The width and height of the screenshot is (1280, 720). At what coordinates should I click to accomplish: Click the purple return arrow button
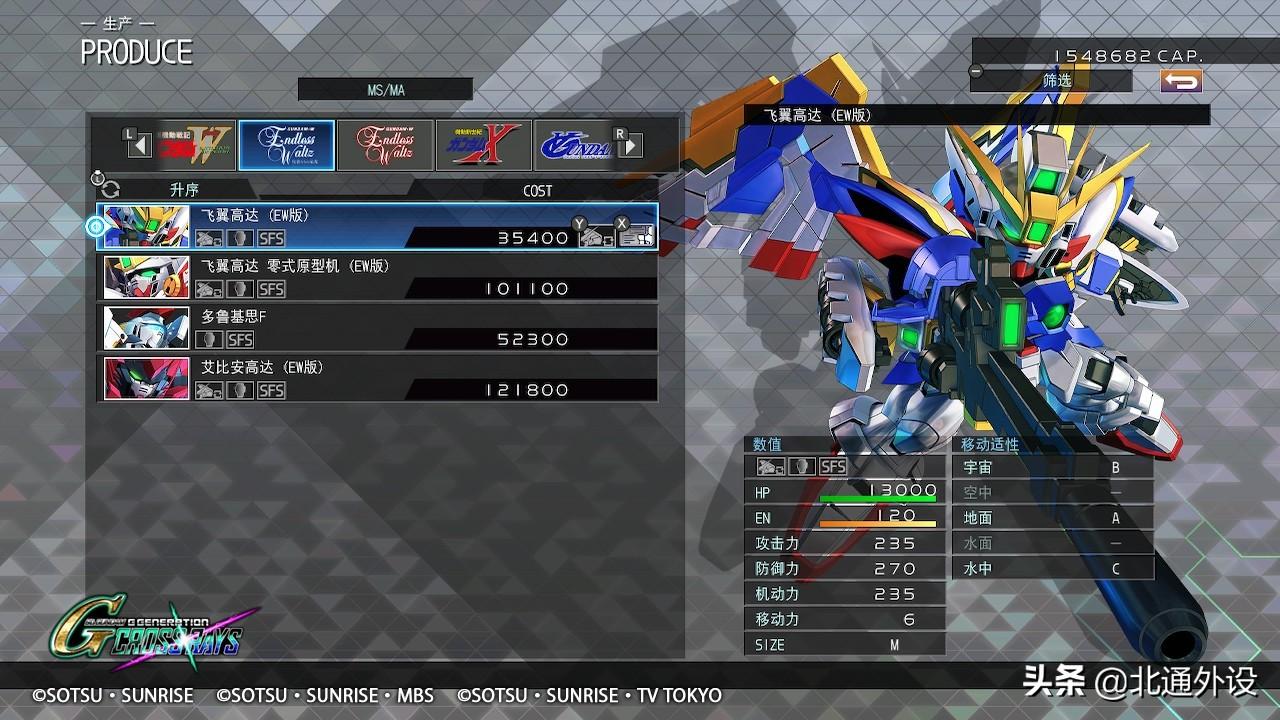1181,81
